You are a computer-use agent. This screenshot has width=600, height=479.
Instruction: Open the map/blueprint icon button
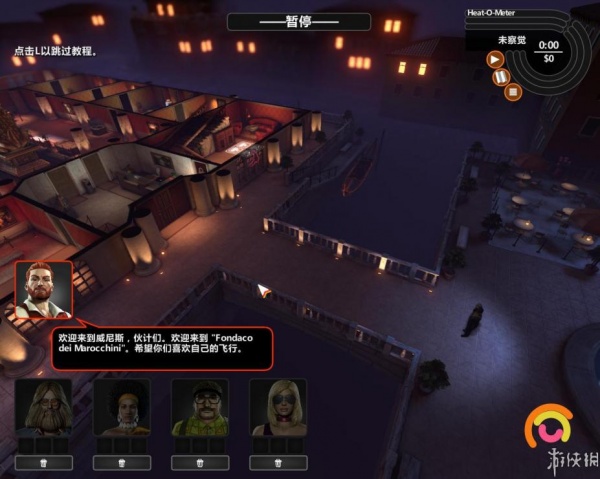[503, 76]
